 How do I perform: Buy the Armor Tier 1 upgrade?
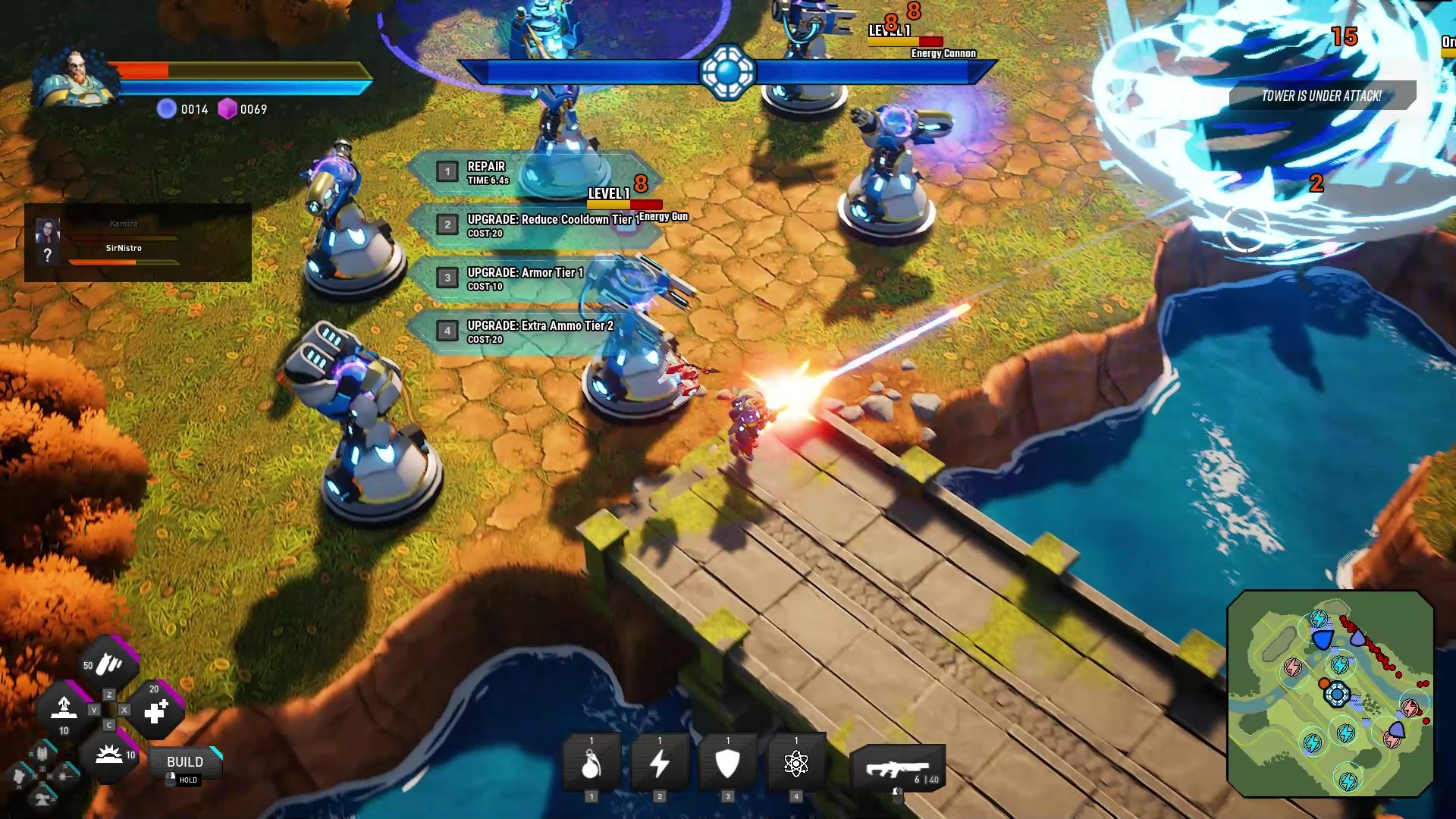pyautogui.click(x=523, y=278)
